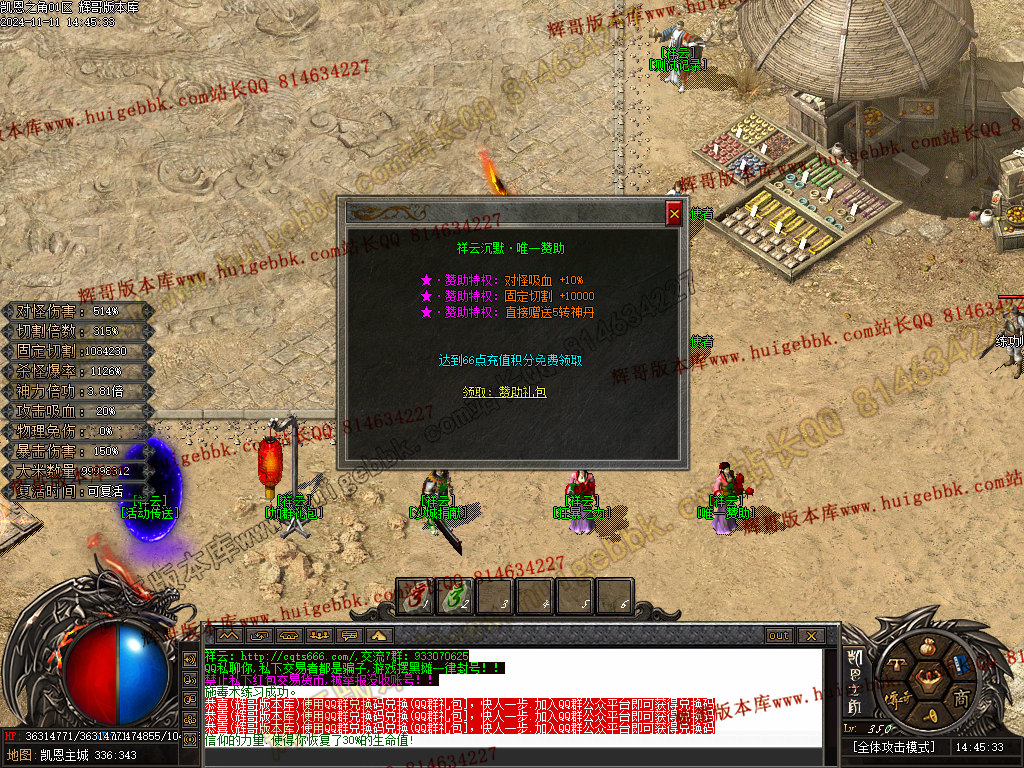Toggle the 全体攻击模式 attack mode
1024x768 pixels.
click(893, 747)
